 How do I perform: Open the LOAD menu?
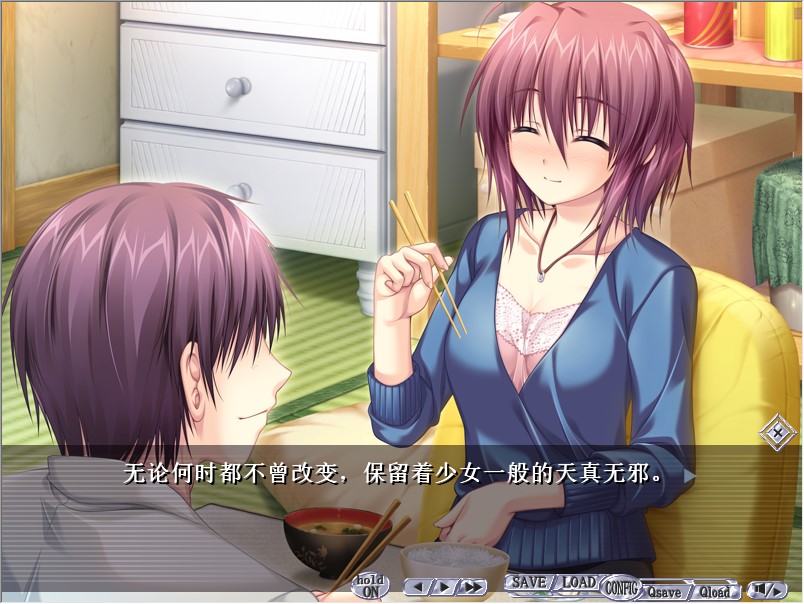(578, 582)
